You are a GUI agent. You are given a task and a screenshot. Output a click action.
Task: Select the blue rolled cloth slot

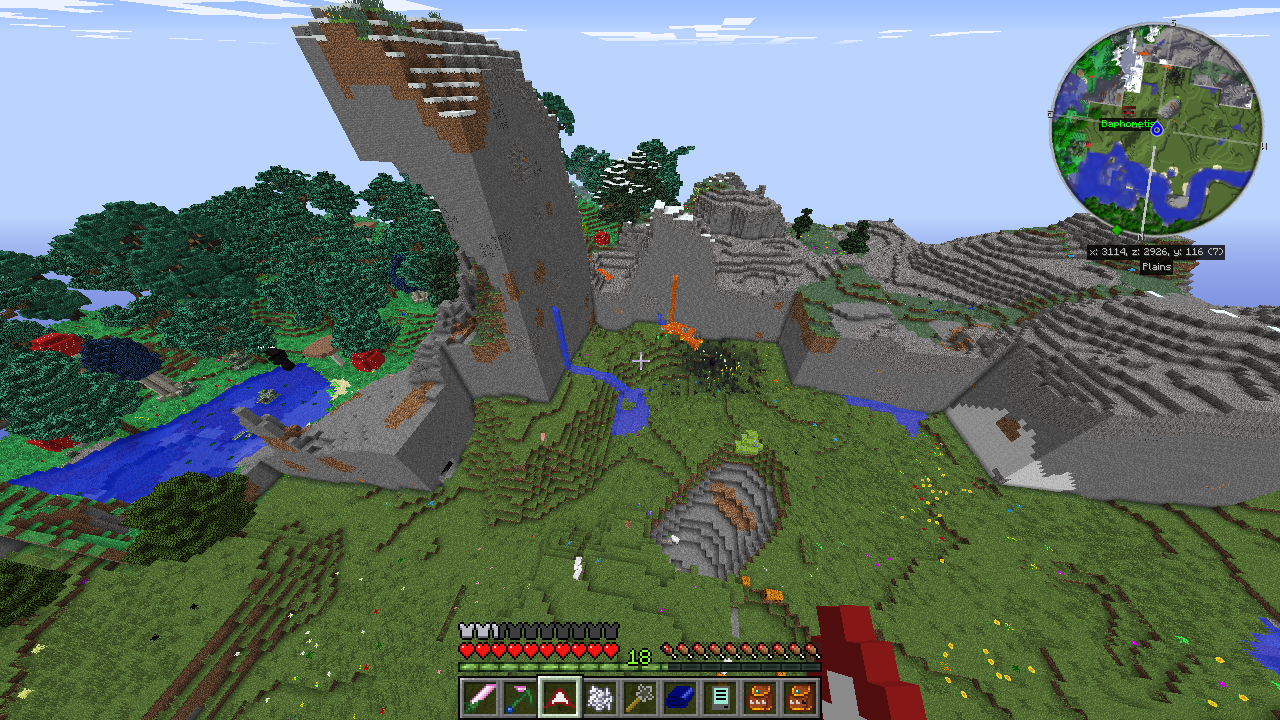[680, 697]
